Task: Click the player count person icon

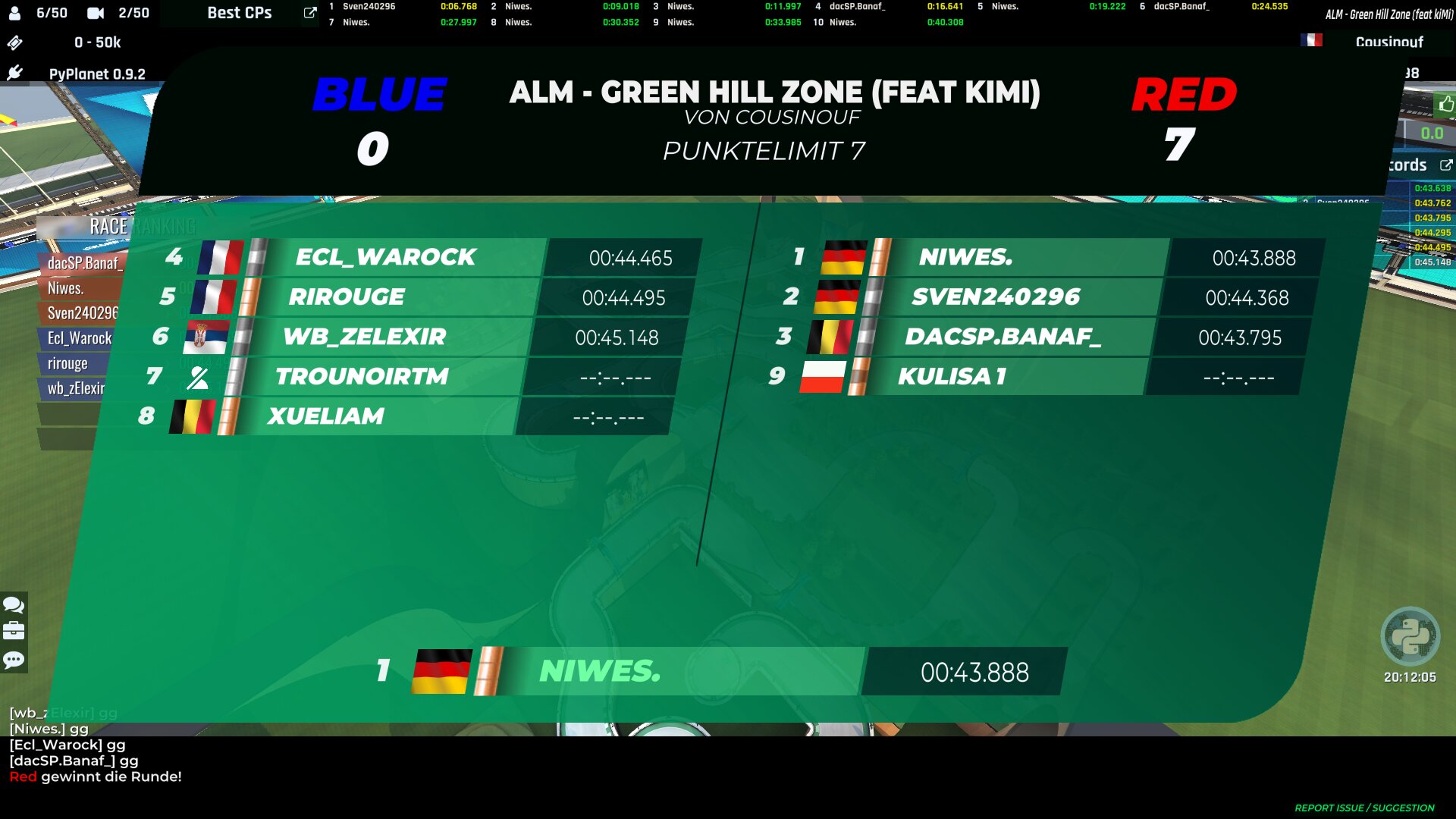Action: (x=14, y=13)
